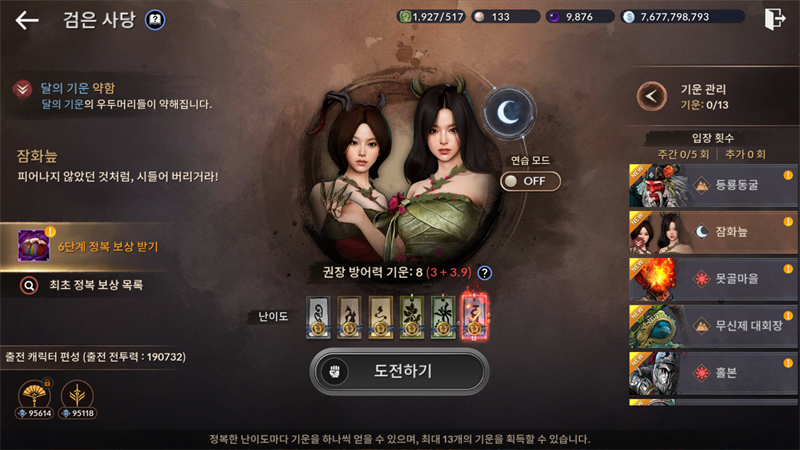Select the 등룡동굴 boss entry
The height and width of the screenshot is (450, 800).
[713, 185]
